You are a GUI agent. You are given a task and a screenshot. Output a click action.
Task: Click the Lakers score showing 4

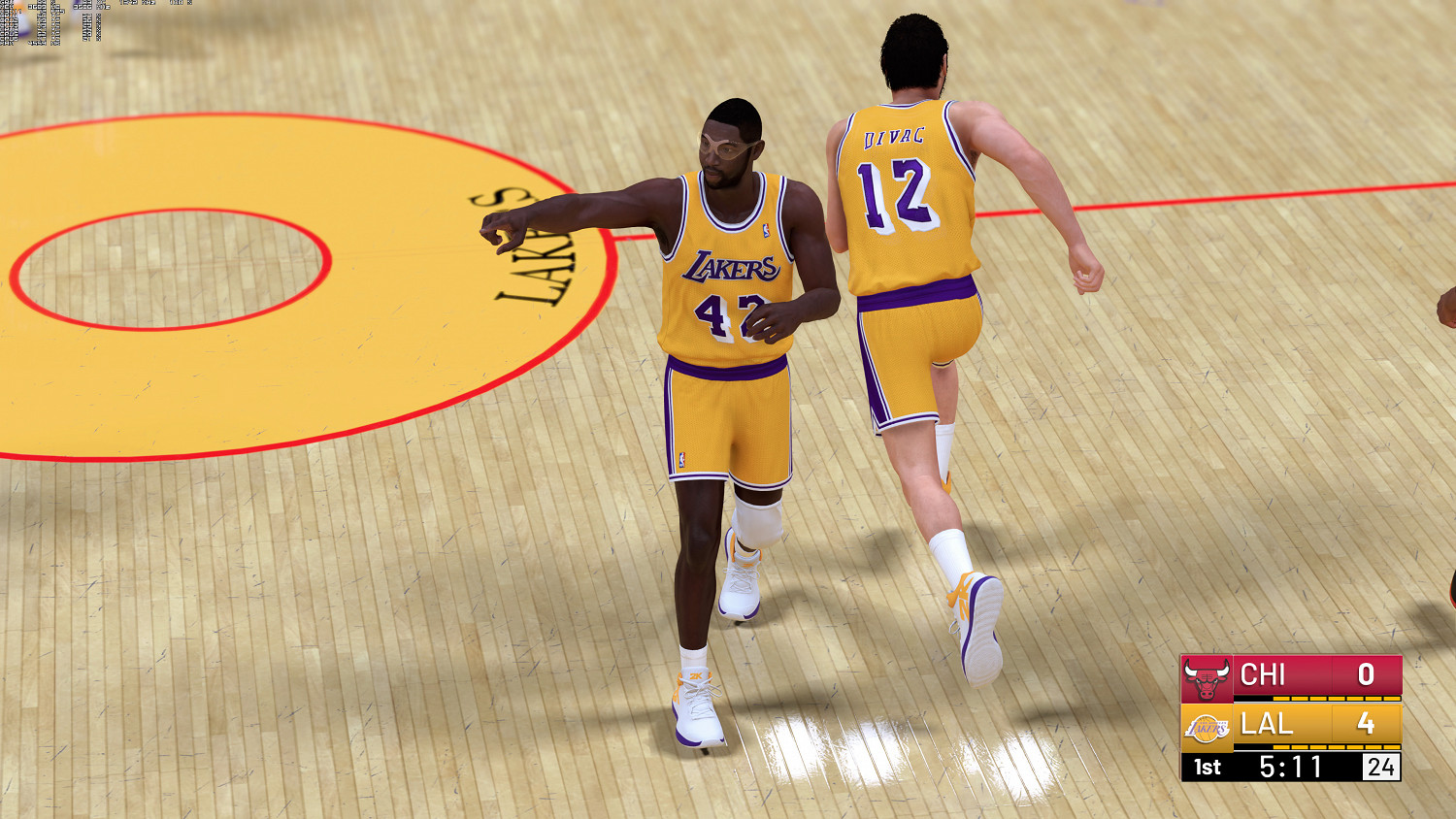tap(1367, 725)
